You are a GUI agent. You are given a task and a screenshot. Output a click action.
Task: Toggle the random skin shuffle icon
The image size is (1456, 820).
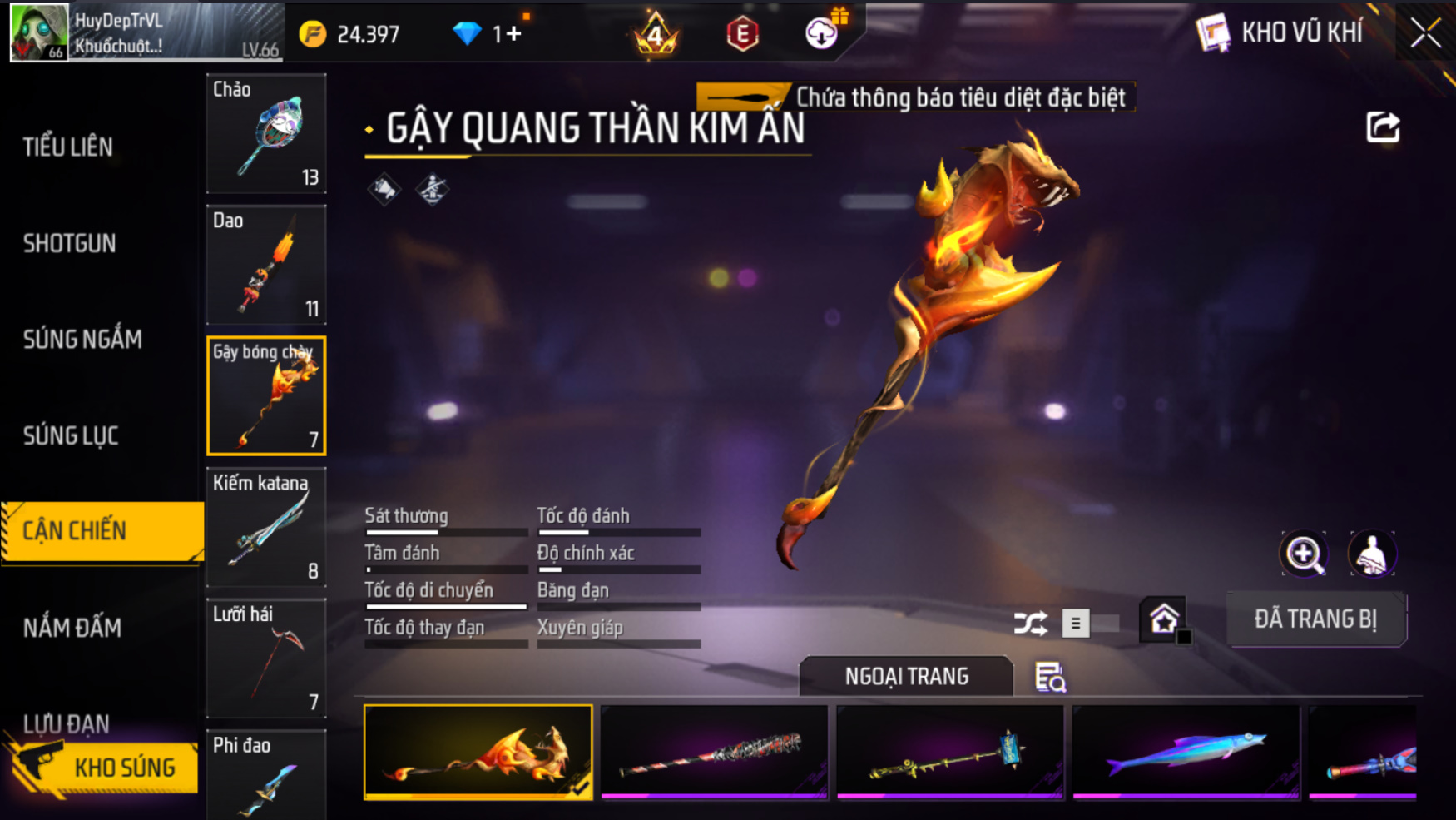pos(1030,623)
